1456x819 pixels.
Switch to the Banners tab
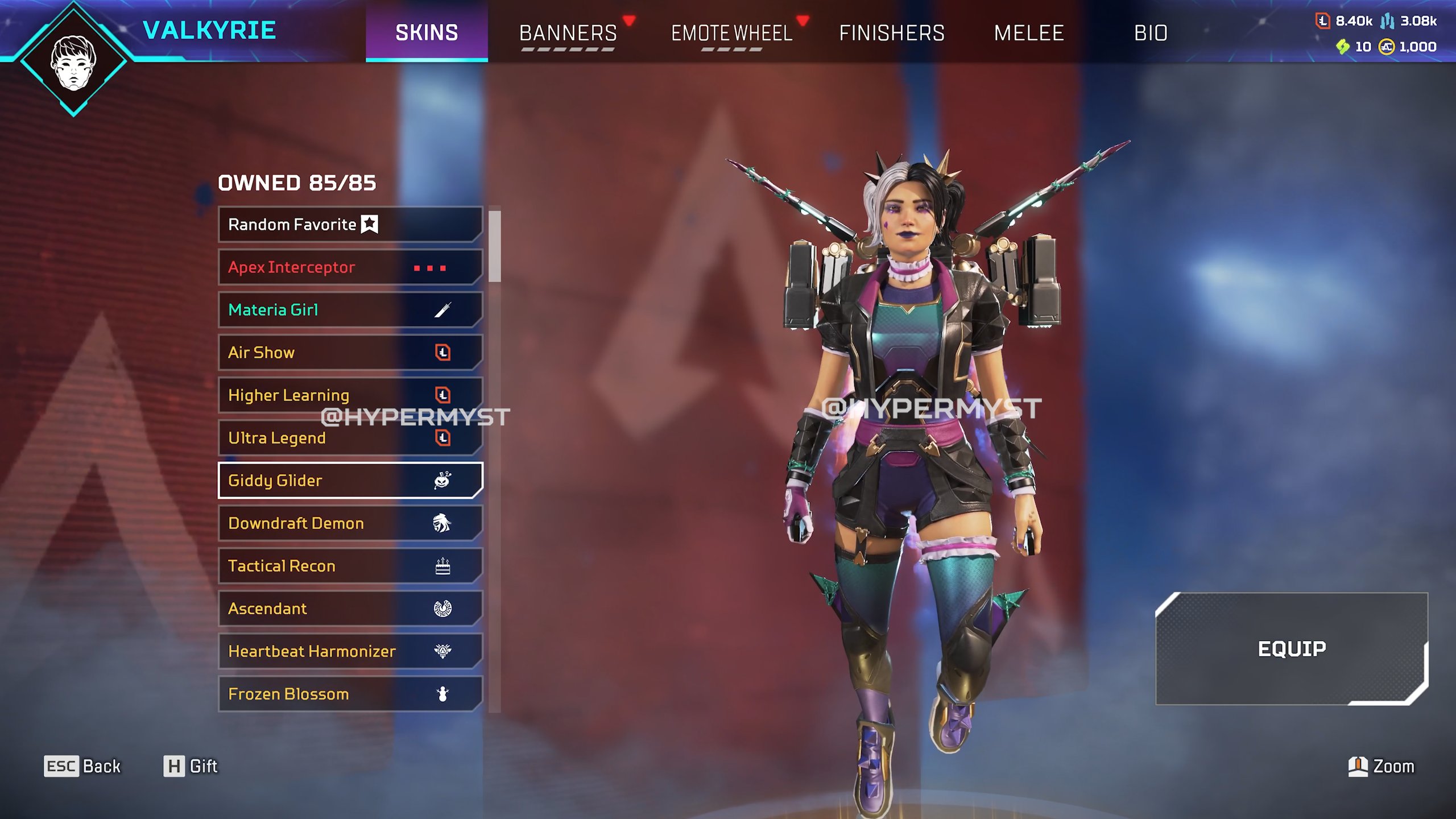pos(568,32)
